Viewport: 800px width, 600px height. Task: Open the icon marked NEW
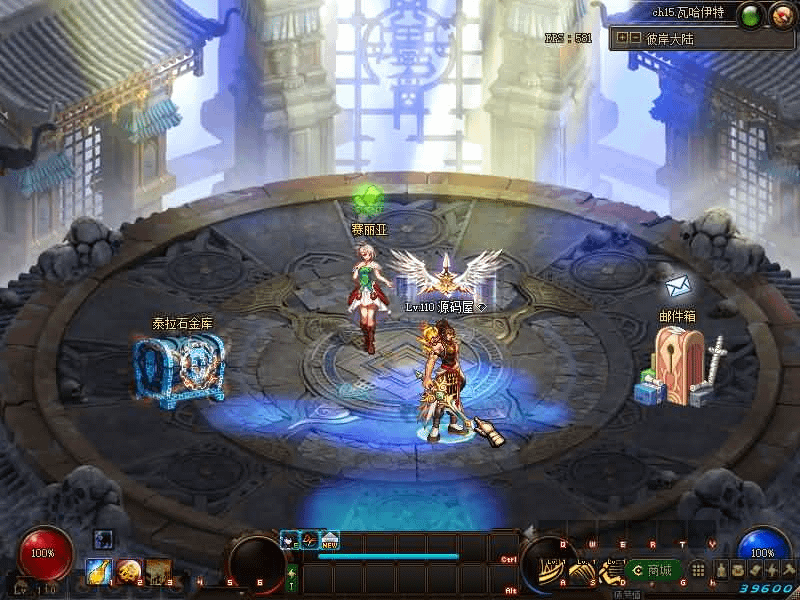[329, 540]
